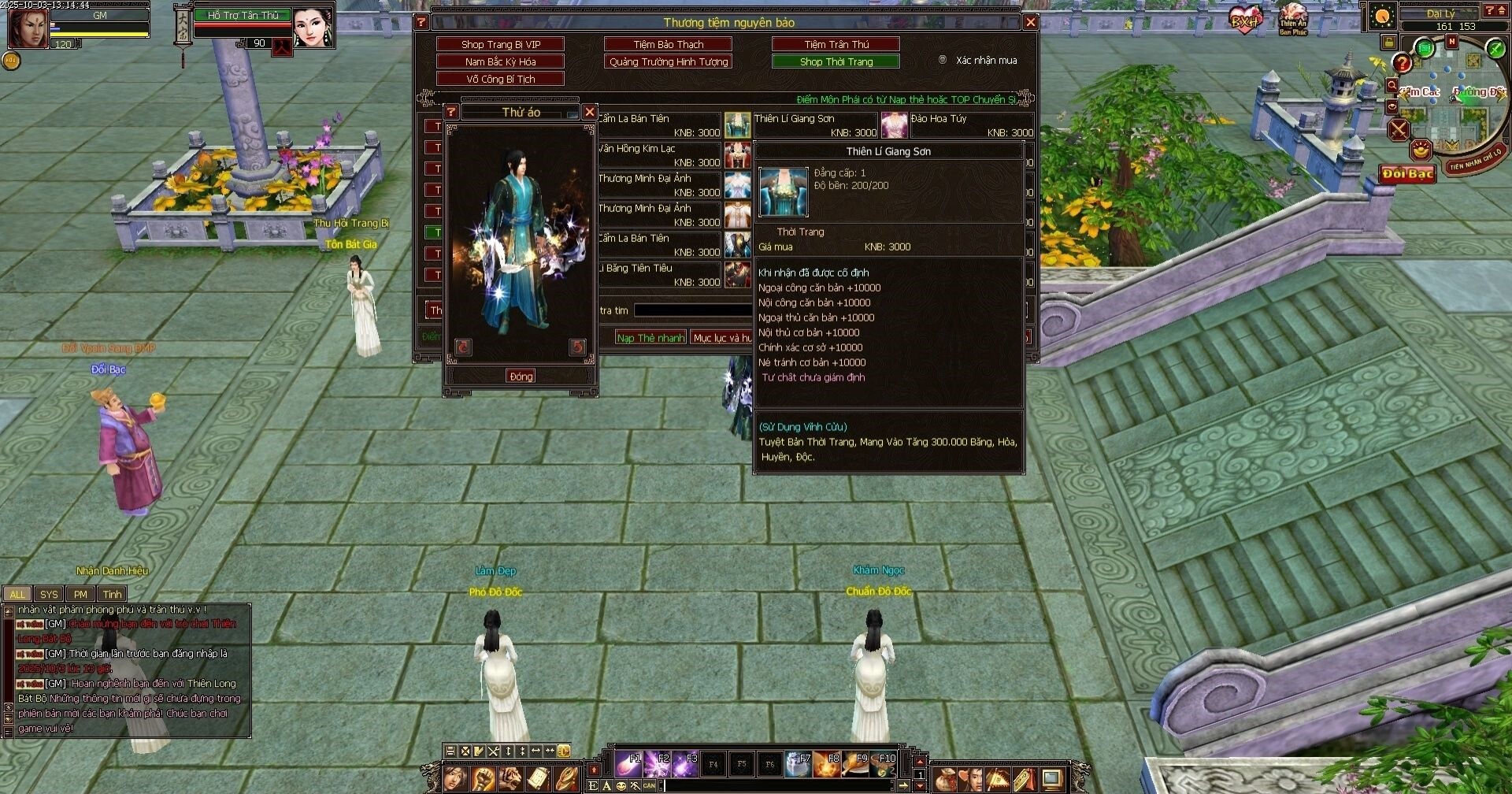Activate the F1 hotbar skill
Screen dimensions: 1512x794
629,763
